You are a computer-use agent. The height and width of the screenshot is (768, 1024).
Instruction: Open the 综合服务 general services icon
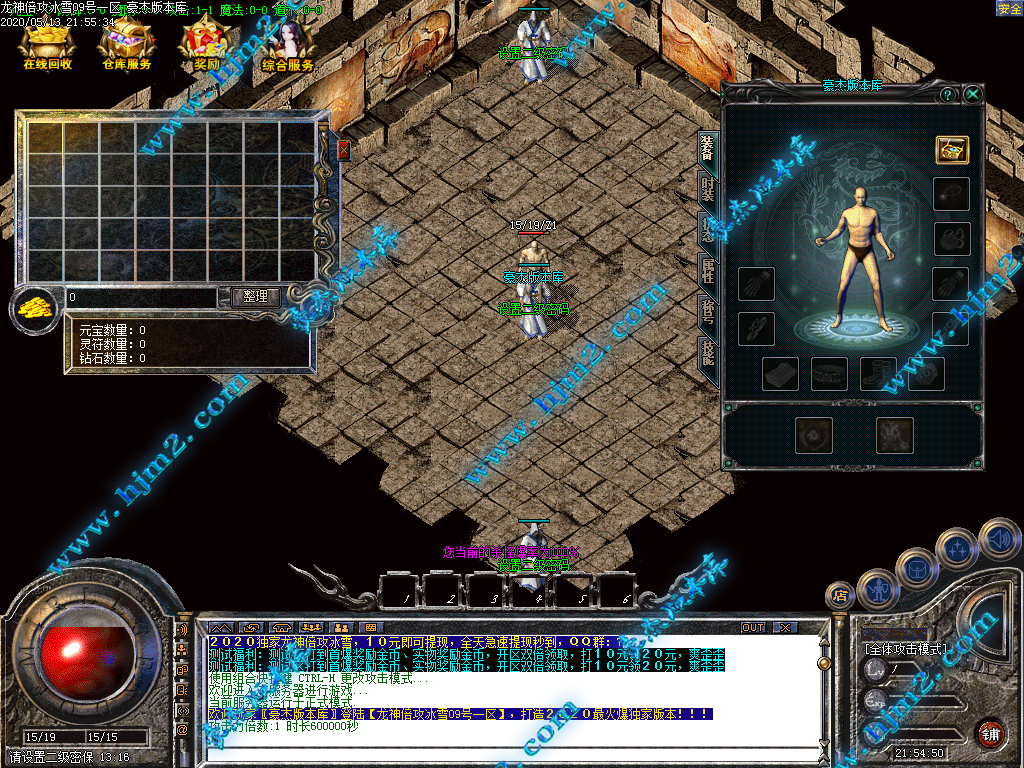288,45
